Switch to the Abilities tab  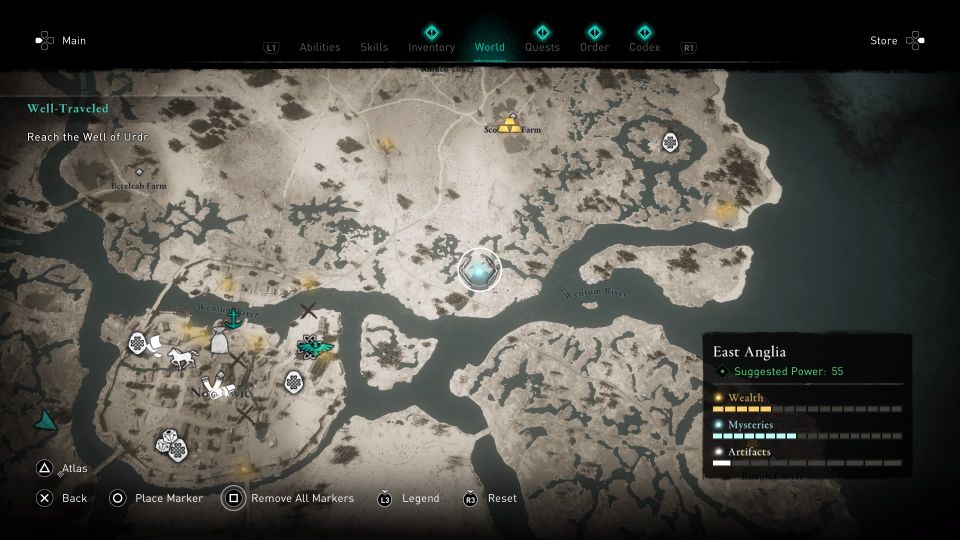320,47
